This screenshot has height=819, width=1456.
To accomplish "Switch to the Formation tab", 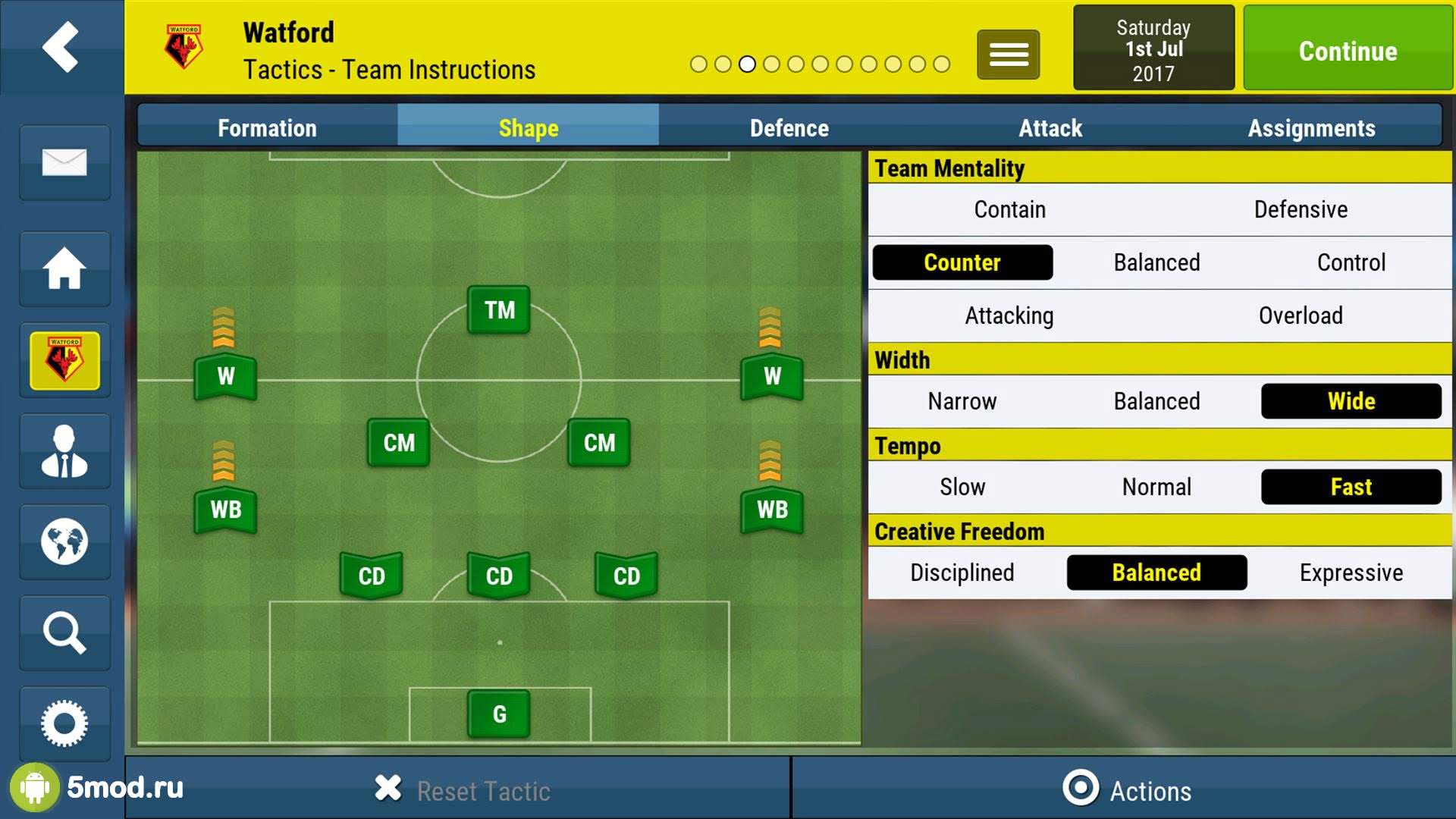I will click(x=267, y=128).
